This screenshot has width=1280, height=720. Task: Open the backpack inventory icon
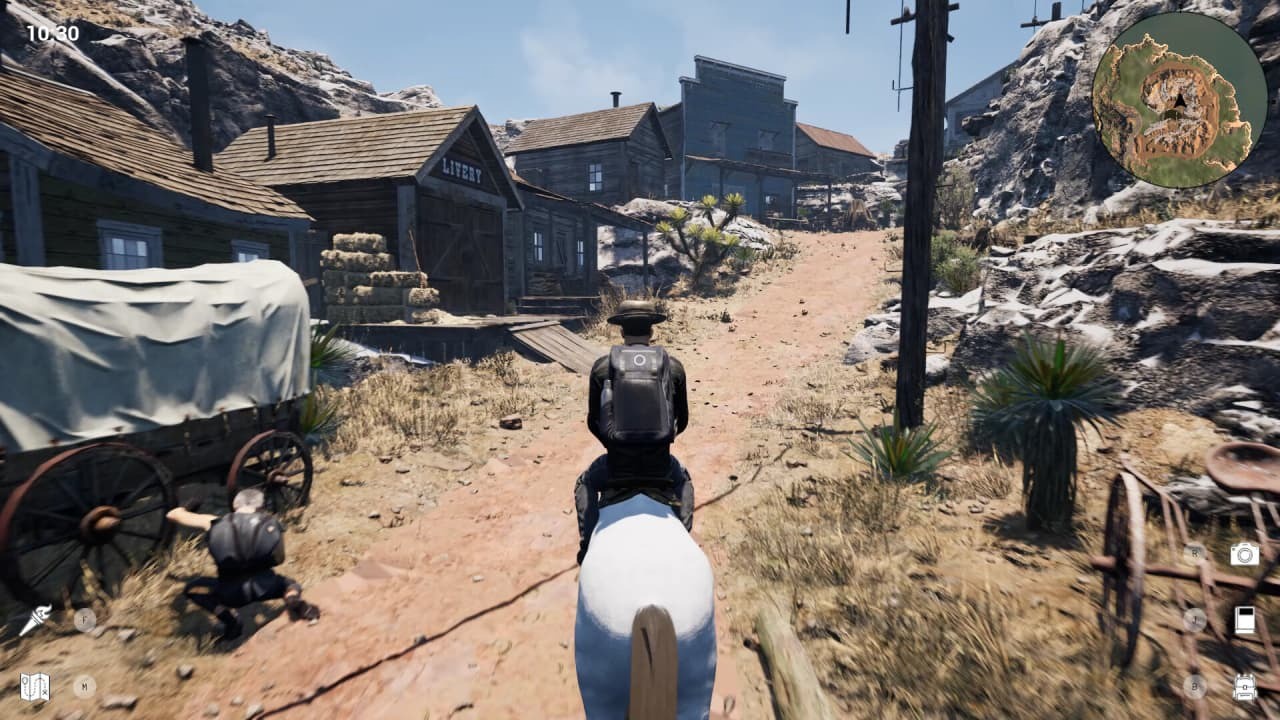(x=1244, y=686)
